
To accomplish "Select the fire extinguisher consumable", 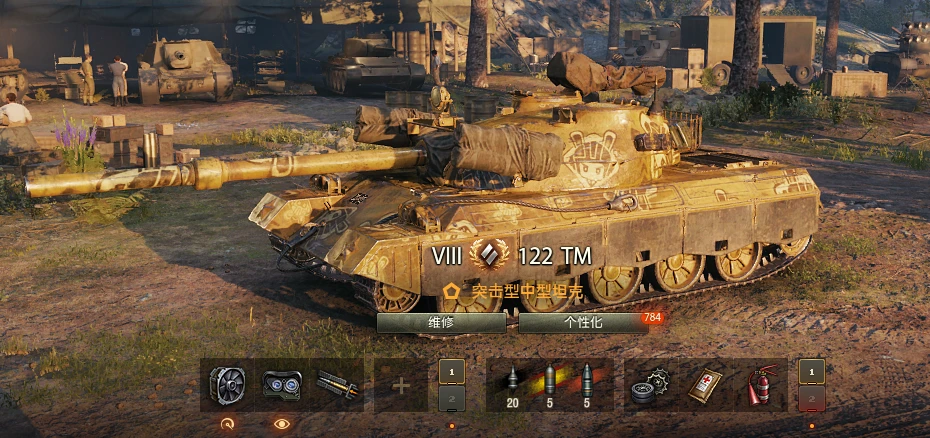I will 763,385.
